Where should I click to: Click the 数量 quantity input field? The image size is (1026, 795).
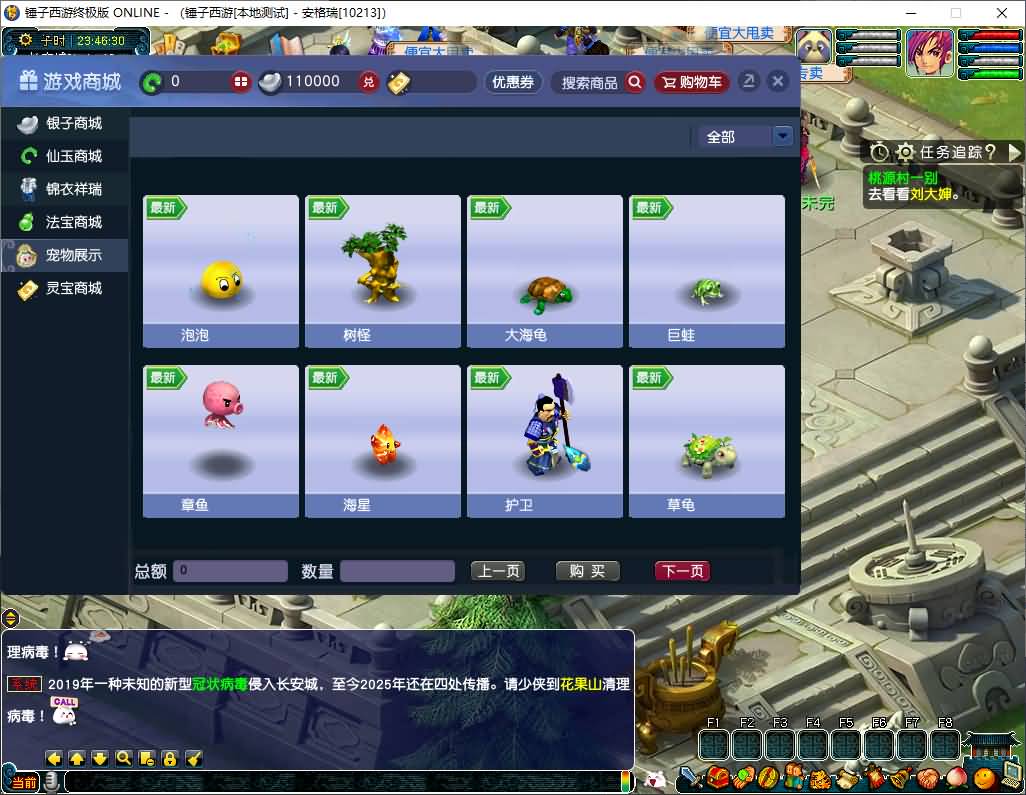(397, 571)
